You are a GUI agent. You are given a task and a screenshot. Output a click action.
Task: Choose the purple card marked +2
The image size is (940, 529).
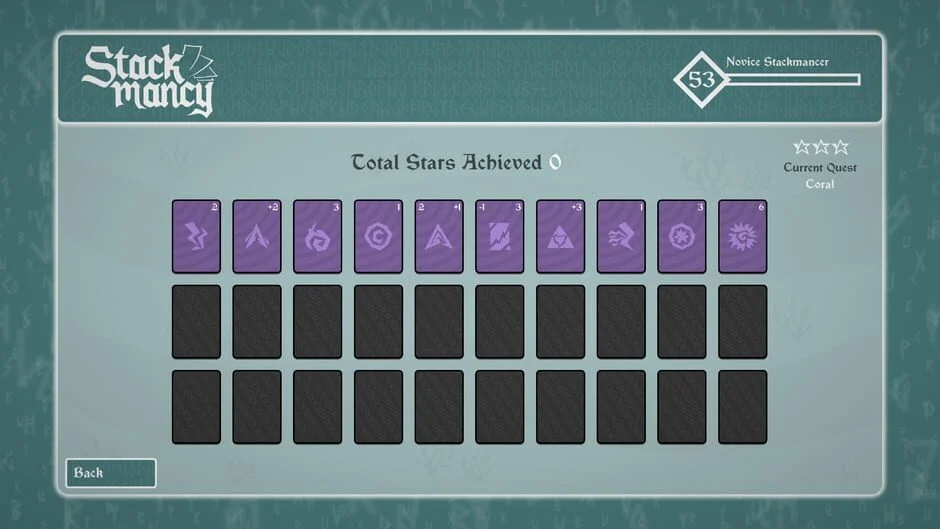pyautogui.click(x=257, y=236)
